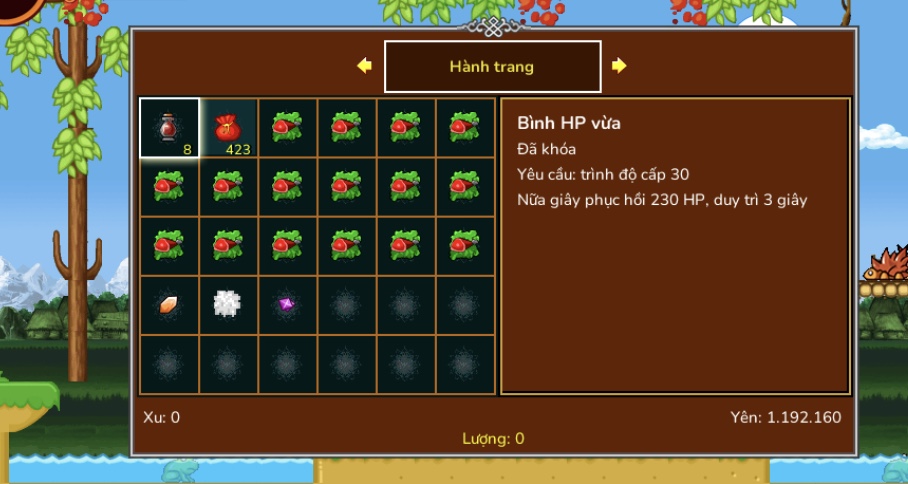Select the purple gem item

tap(287, 305)
